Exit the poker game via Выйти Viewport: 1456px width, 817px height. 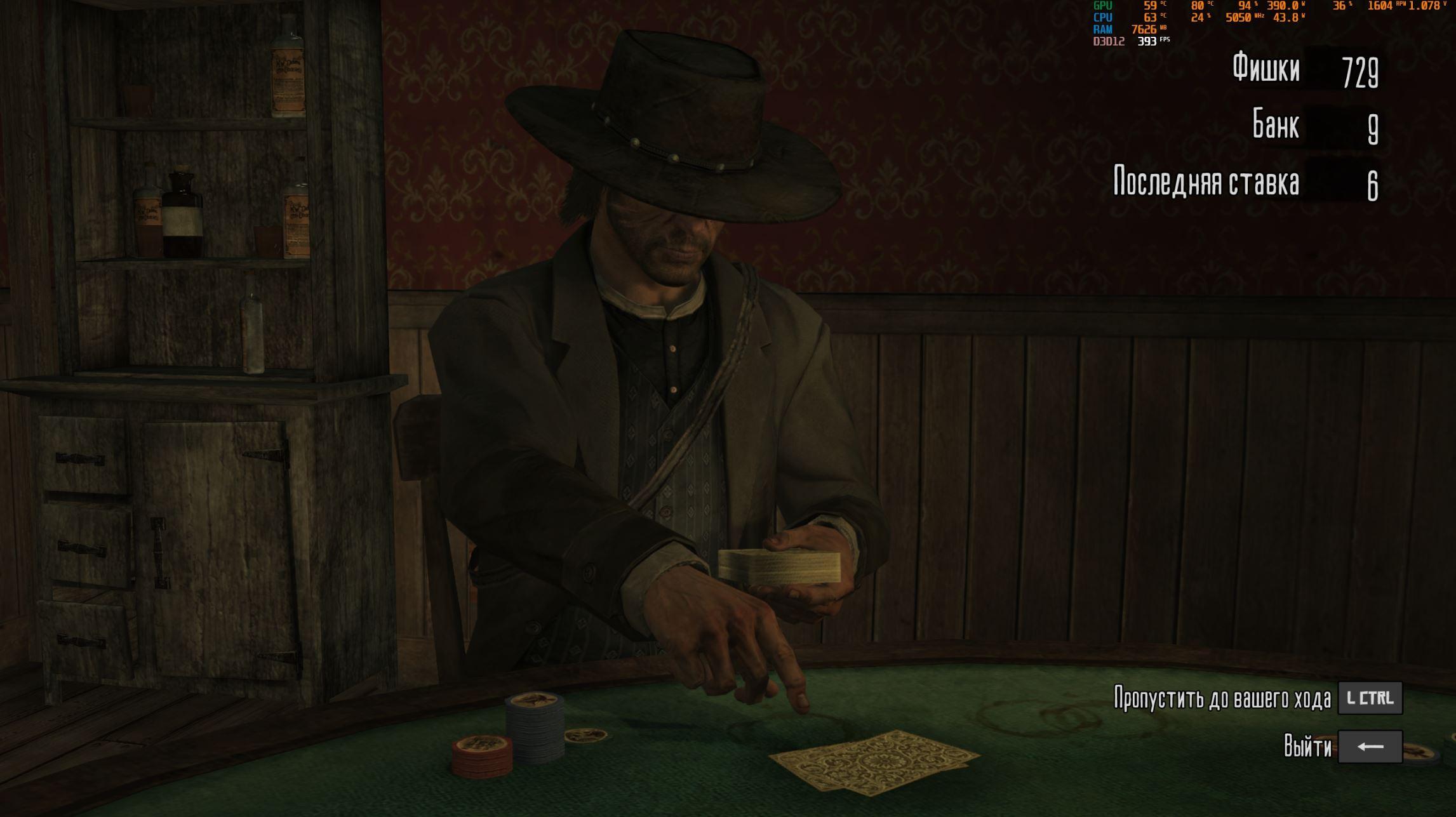pyautogui.click(x=1370, y=747)
